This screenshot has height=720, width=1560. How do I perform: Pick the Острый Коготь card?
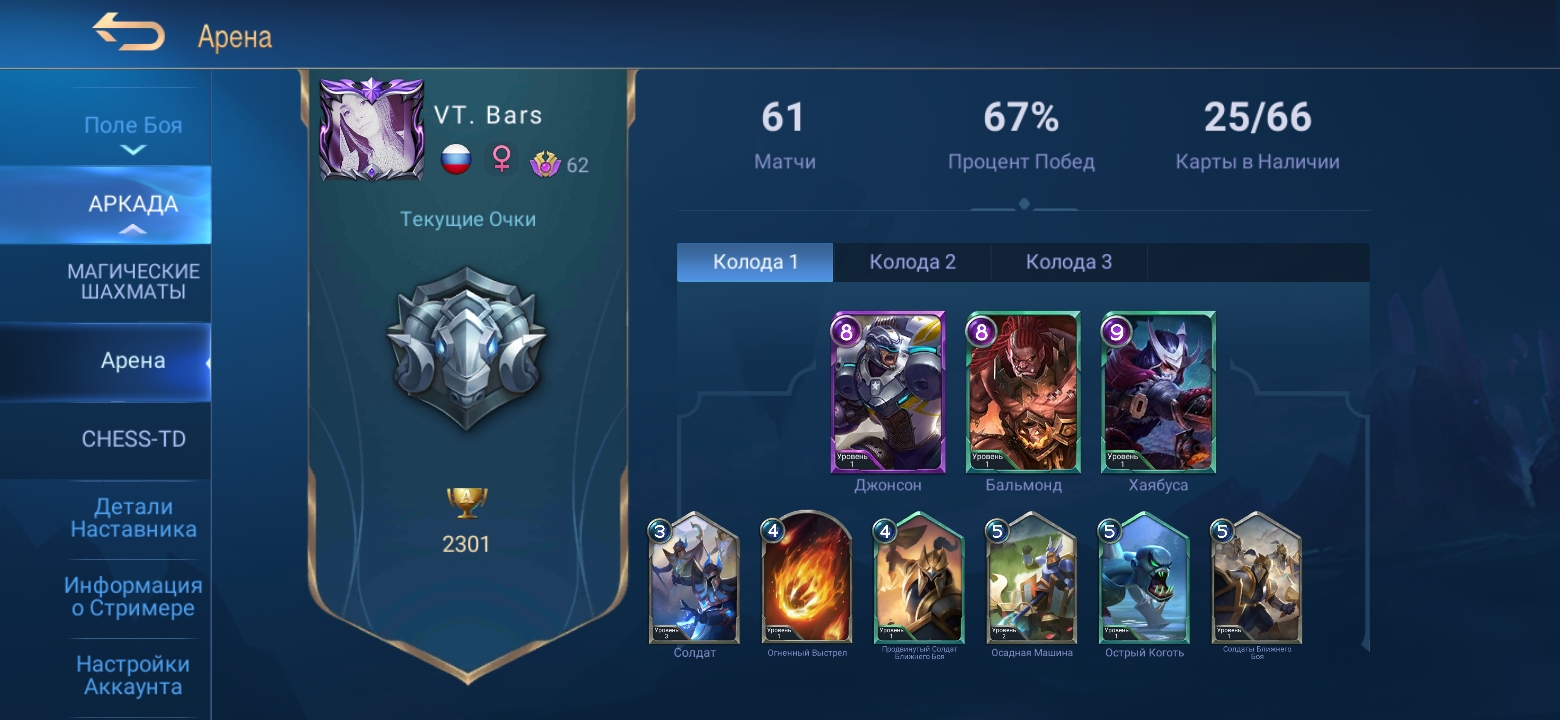pos(1144,580)
